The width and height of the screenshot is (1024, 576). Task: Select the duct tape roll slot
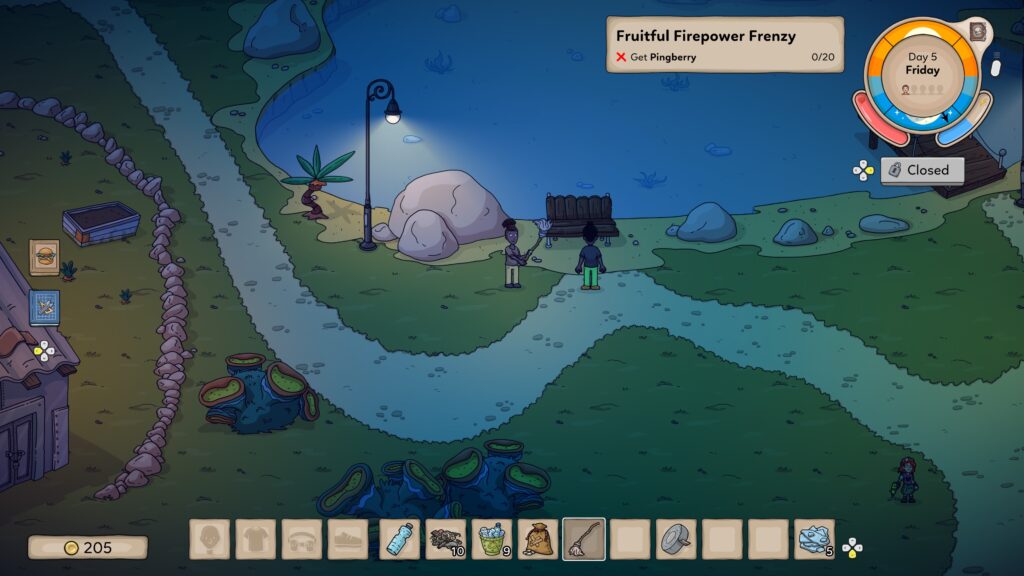675,539
